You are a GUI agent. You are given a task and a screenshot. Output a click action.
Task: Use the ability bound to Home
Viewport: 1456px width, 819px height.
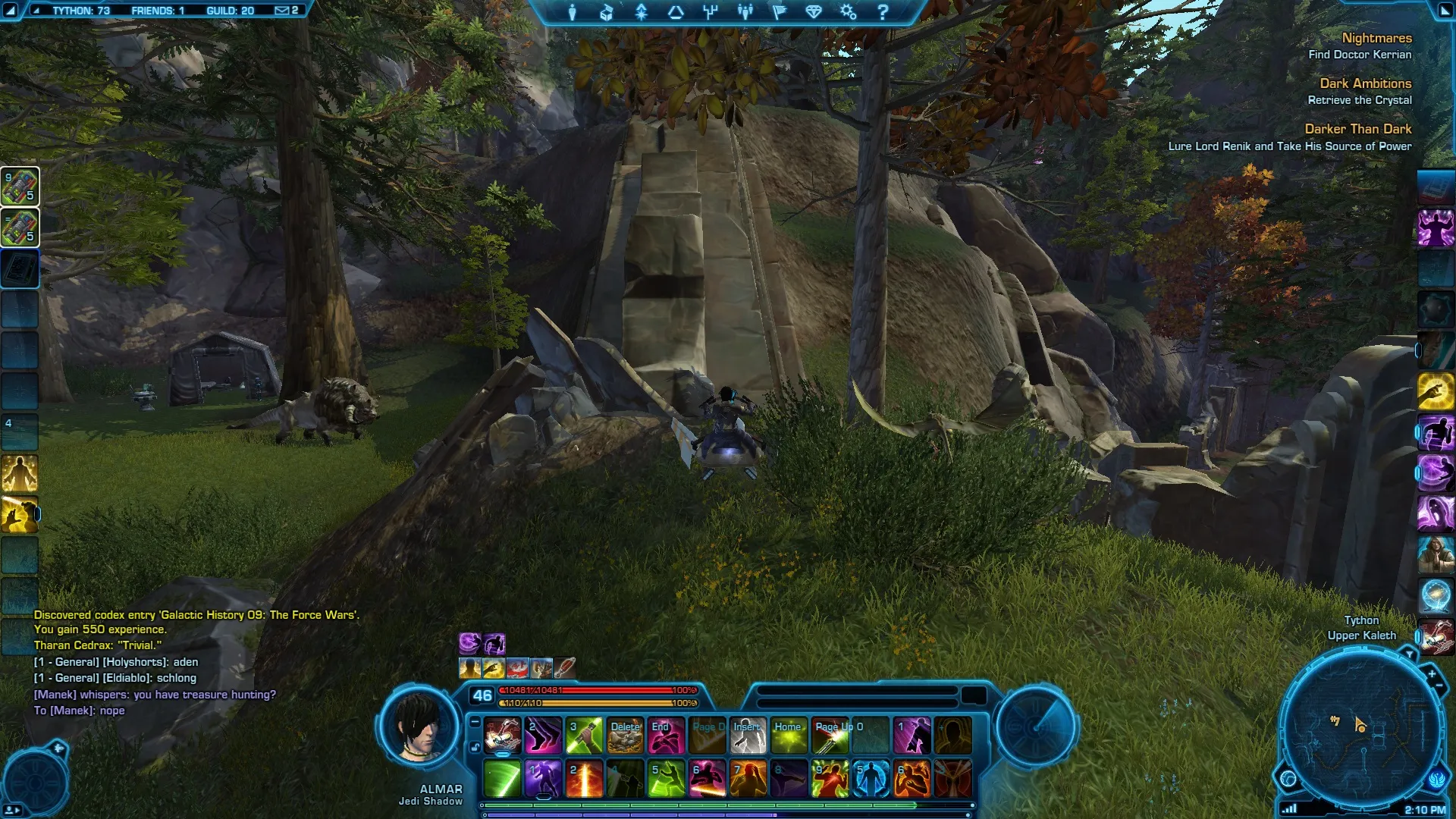pyautogui.click(x=789, y=736)
